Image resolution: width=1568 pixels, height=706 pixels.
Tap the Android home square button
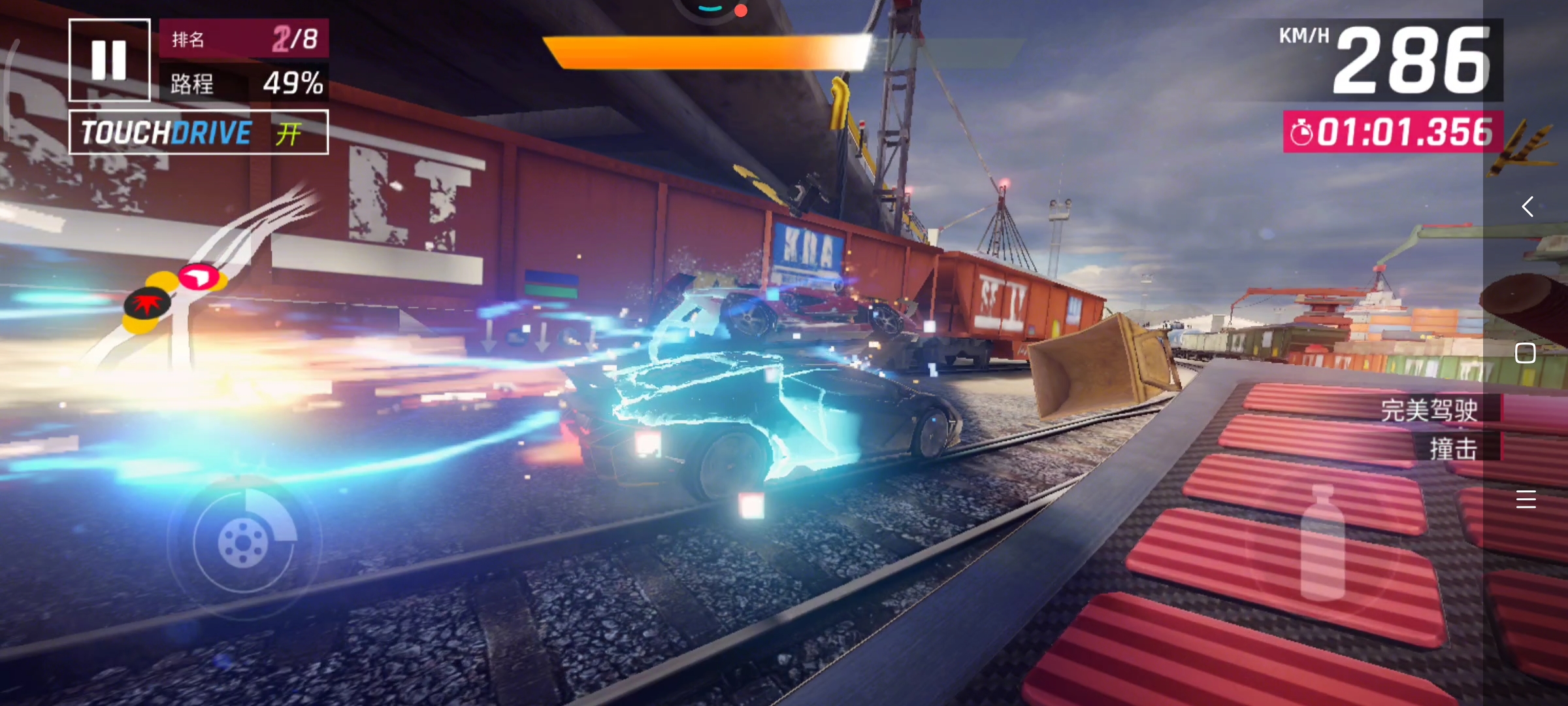1525,353
